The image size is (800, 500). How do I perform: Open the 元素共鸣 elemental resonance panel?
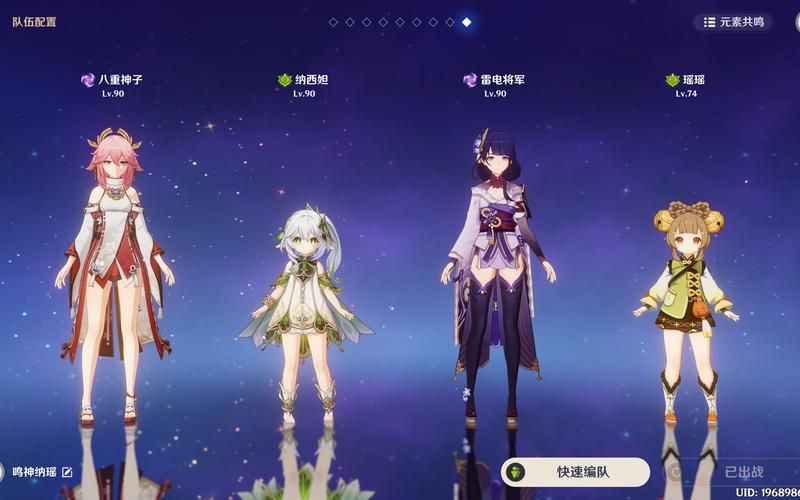point(733,22)
